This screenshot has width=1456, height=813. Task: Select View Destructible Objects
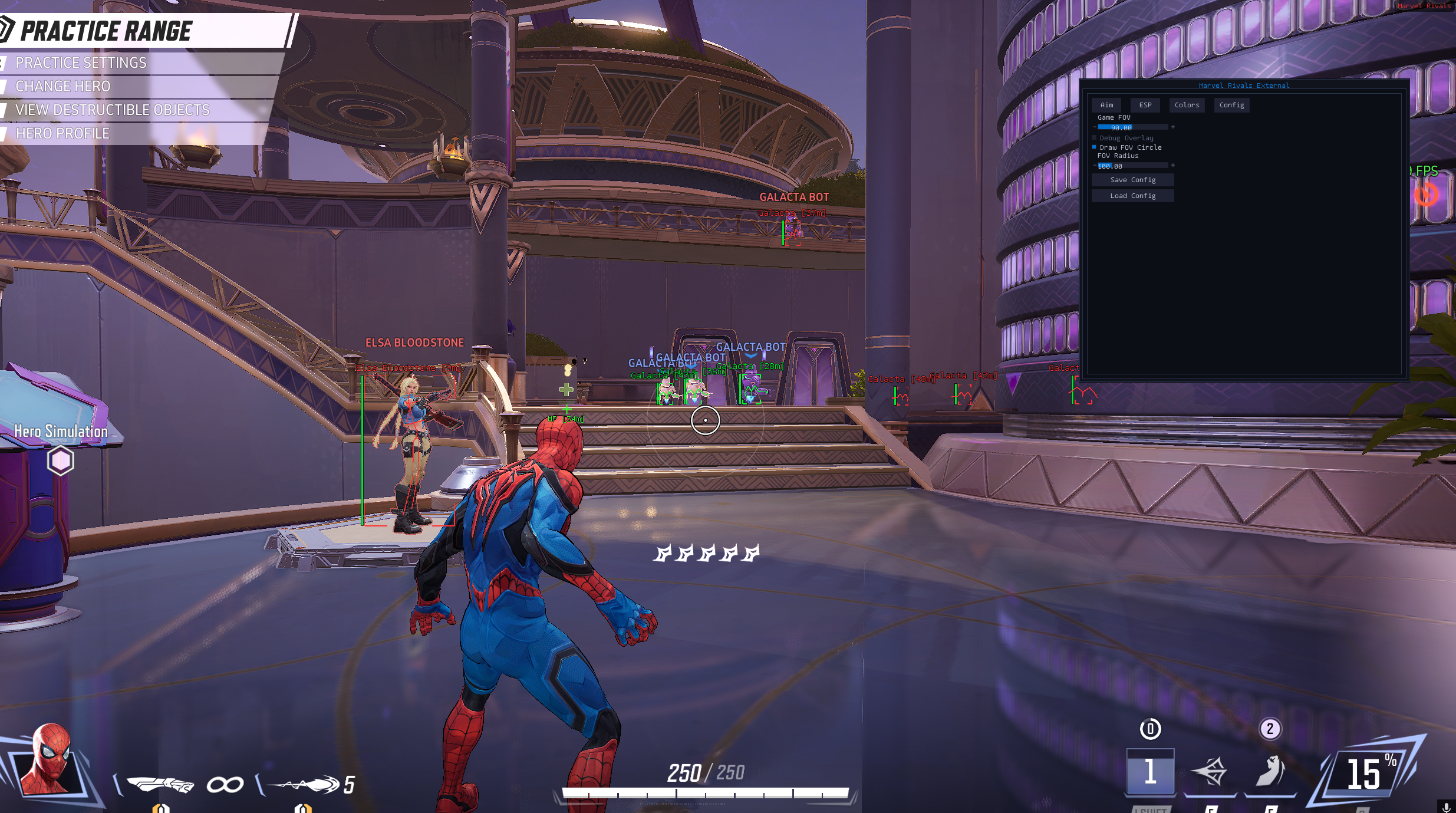(112, 110)
